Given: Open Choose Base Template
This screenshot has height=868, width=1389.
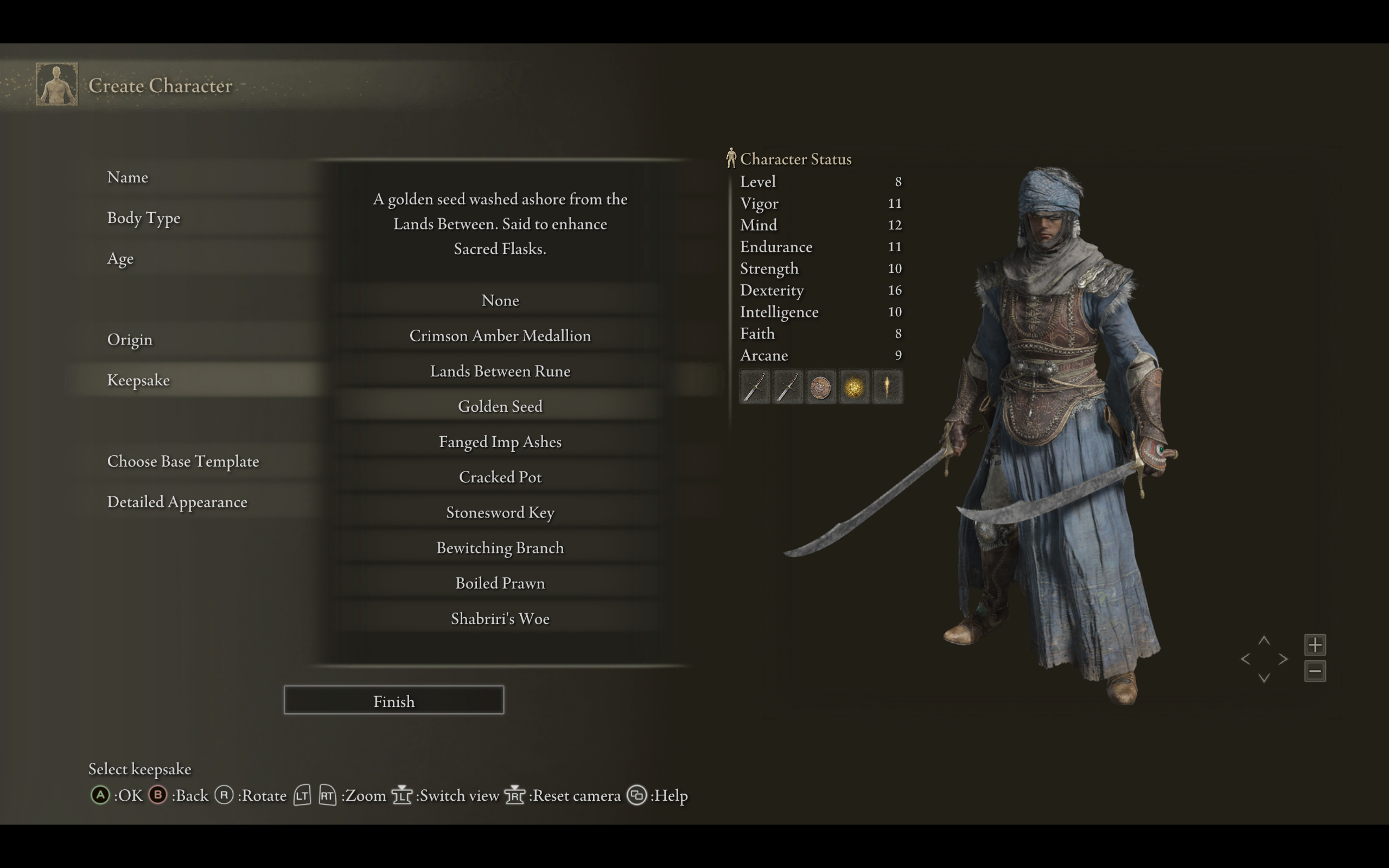Looking at the screenshot, I should click(183, 462).
